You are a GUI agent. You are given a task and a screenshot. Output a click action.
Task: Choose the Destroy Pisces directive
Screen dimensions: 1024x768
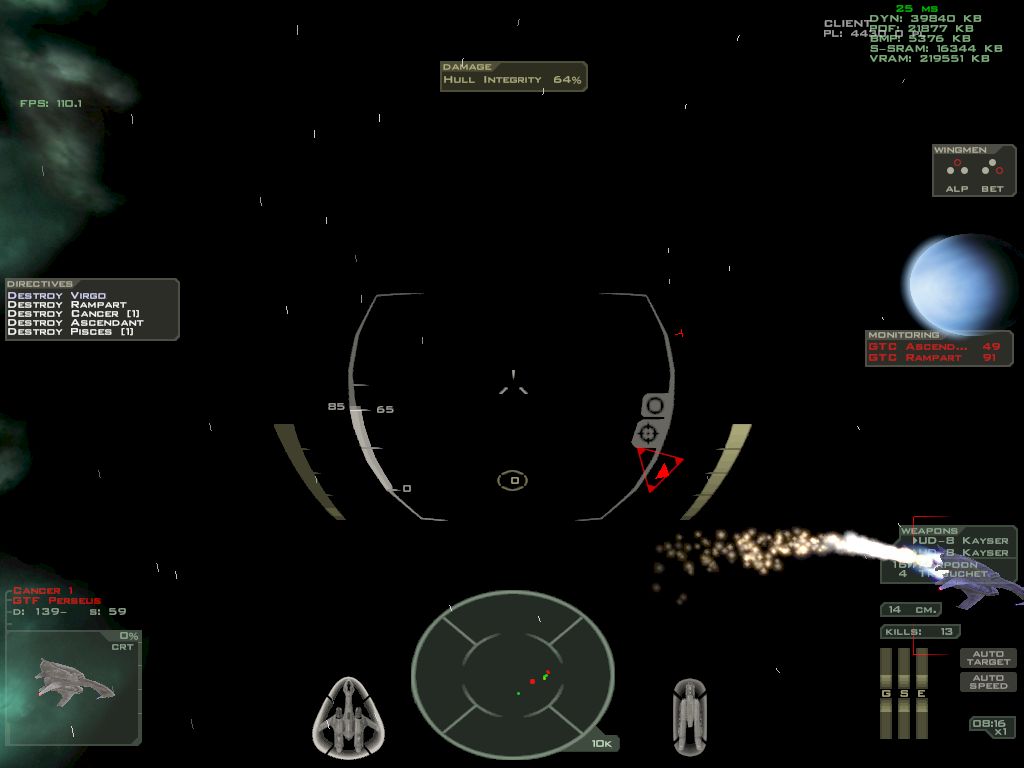tap(70, 332)
